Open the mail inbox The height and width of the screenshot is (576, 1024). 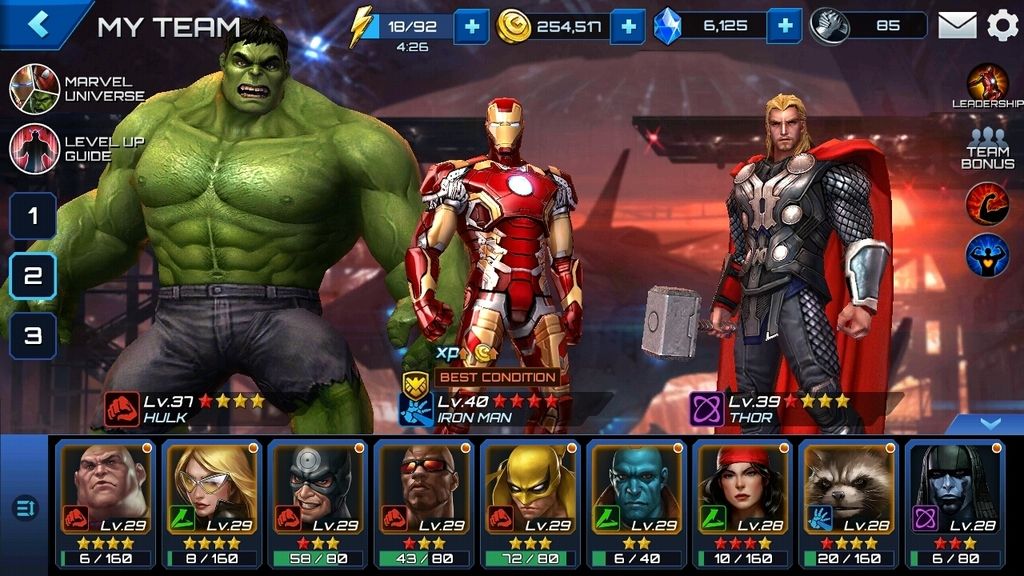(x=957, y=25)
